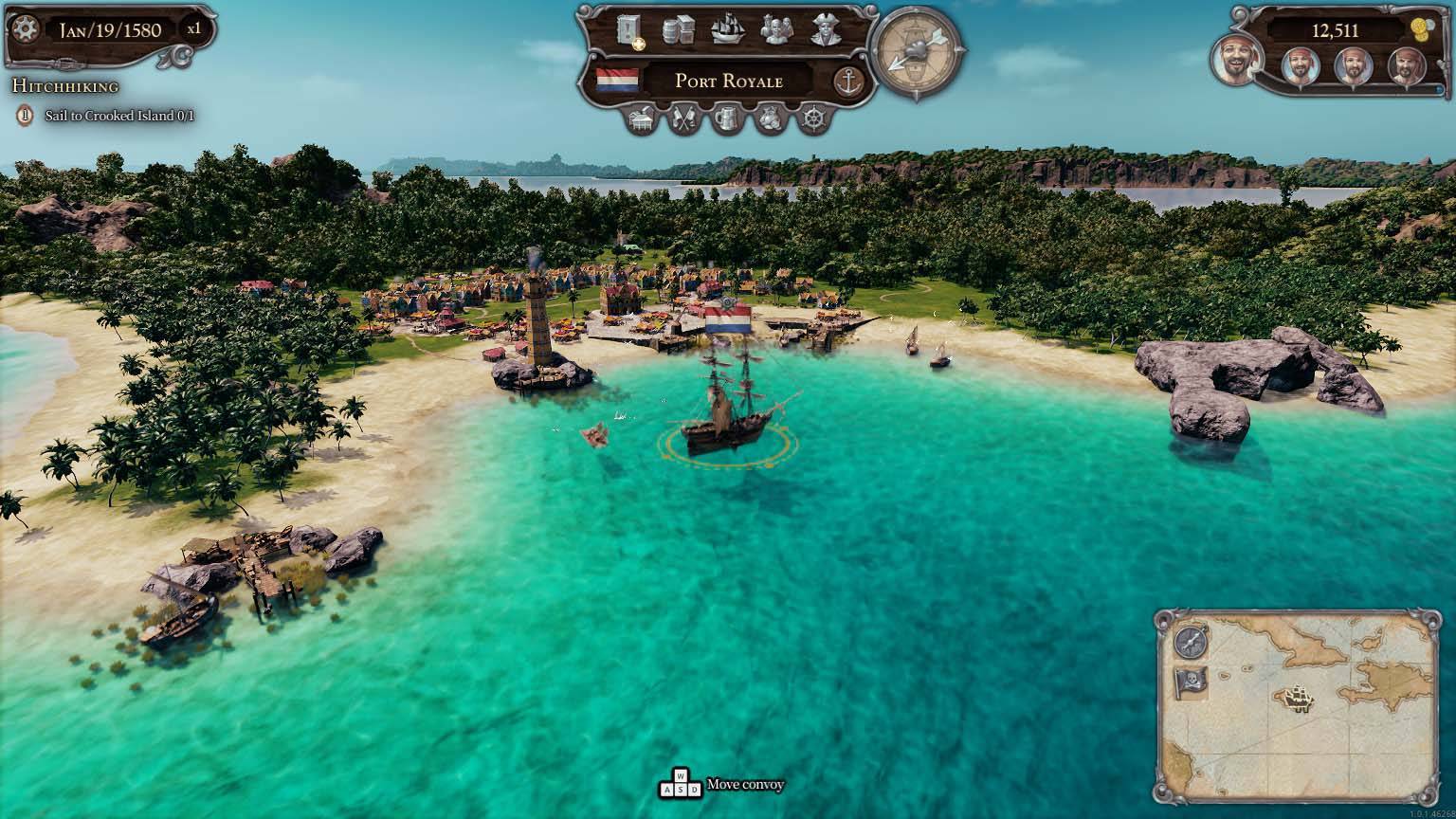
Task: Open the crew group icon
Action: [x=777, y=30]
